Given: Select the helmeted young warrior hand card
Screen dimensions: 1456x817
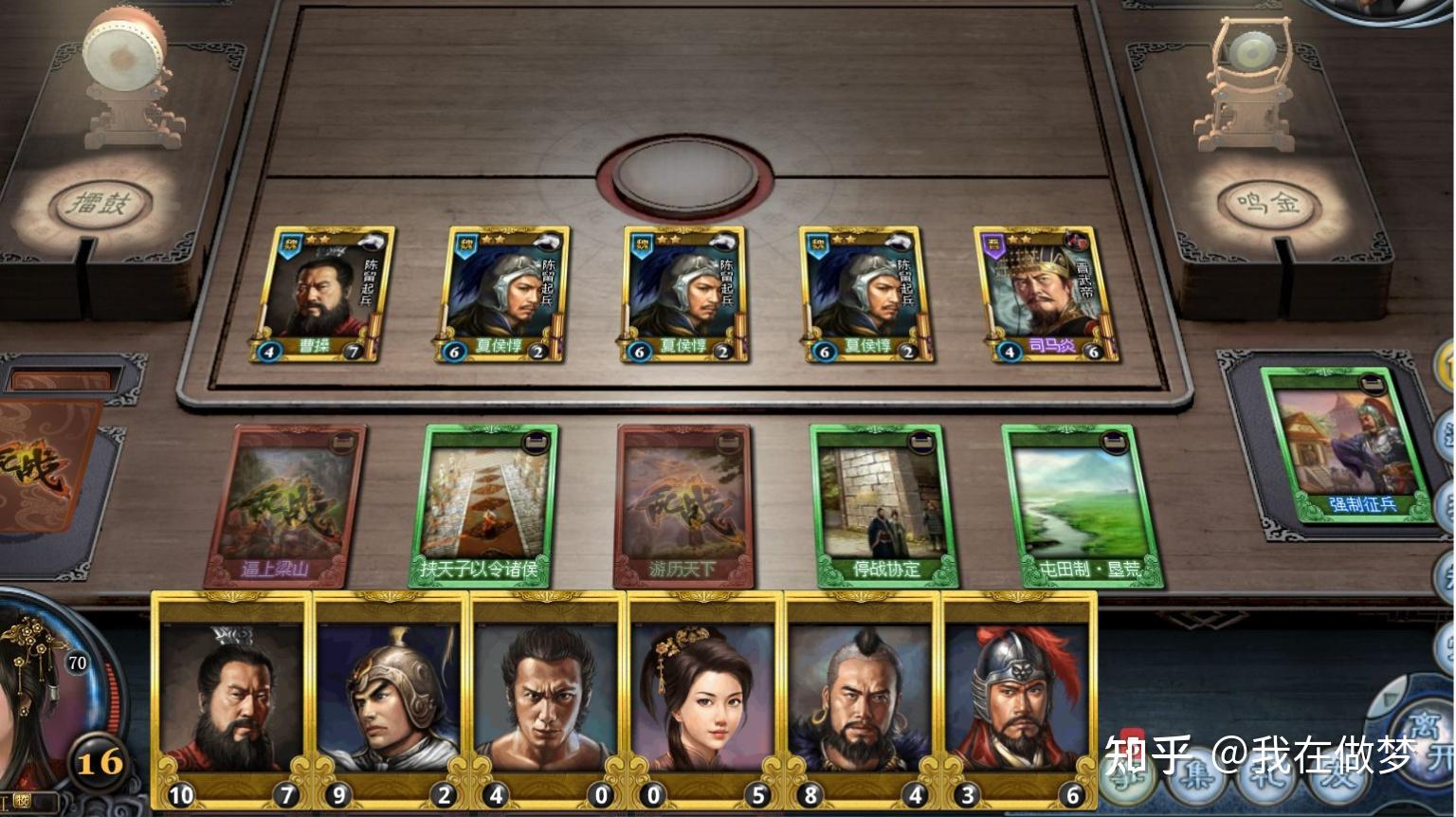Looking at the screenshot, I should click(x=389, y=699).
